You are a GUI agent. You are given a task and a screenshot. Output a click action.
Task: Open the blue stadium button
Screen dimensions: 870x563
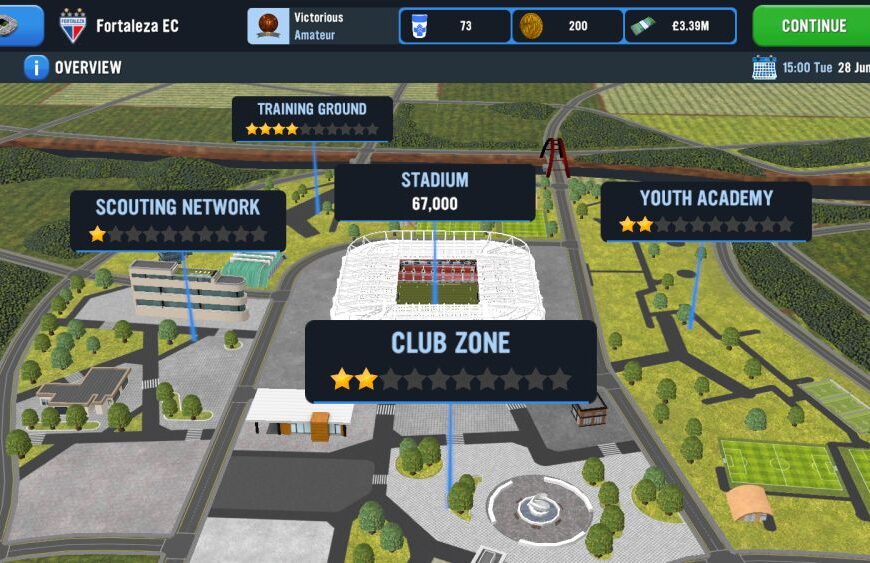(x=20, y=26)
